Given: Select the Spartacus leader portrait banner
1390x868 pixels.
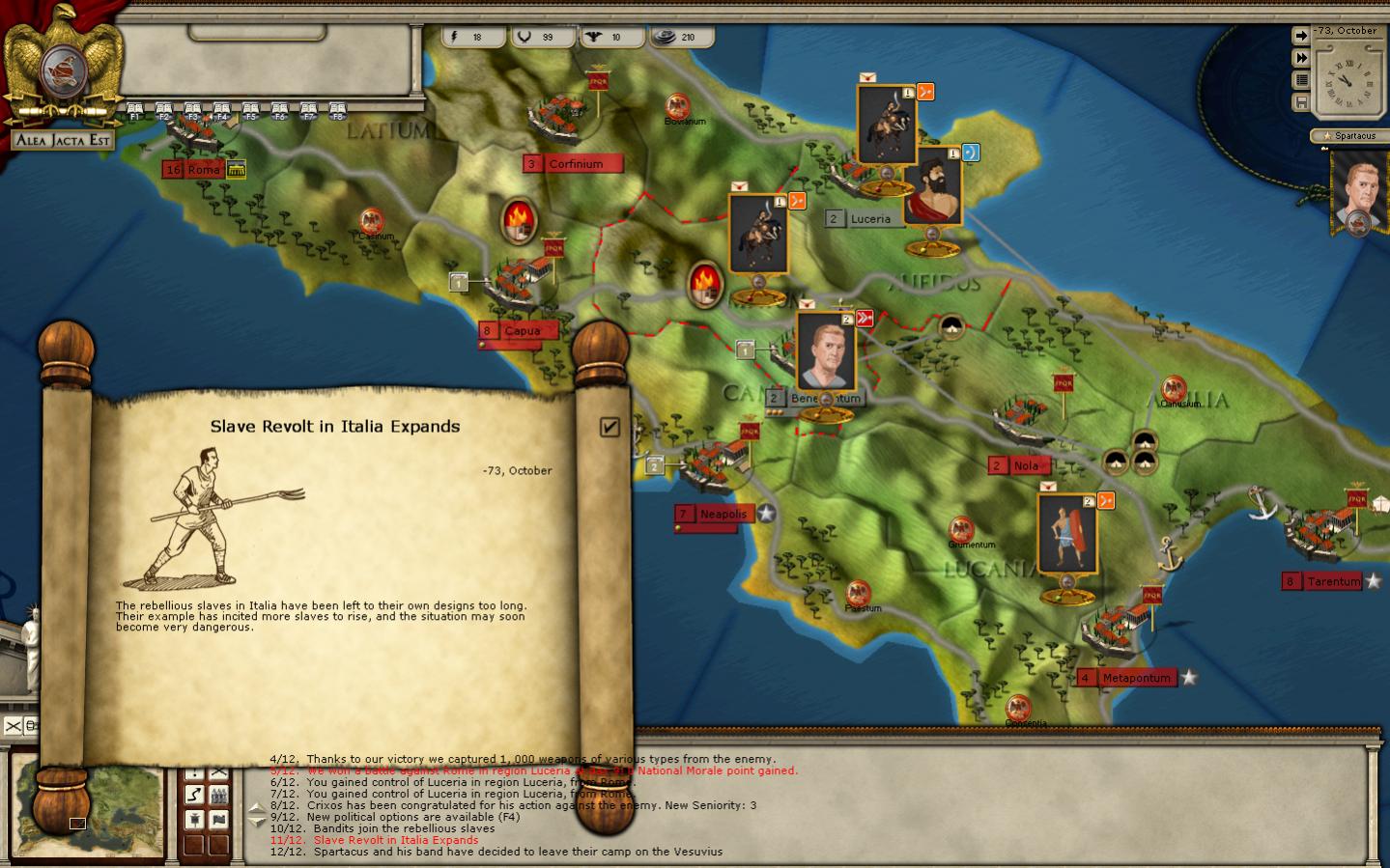Looking at the screenshot, I should pos(1357,191).
